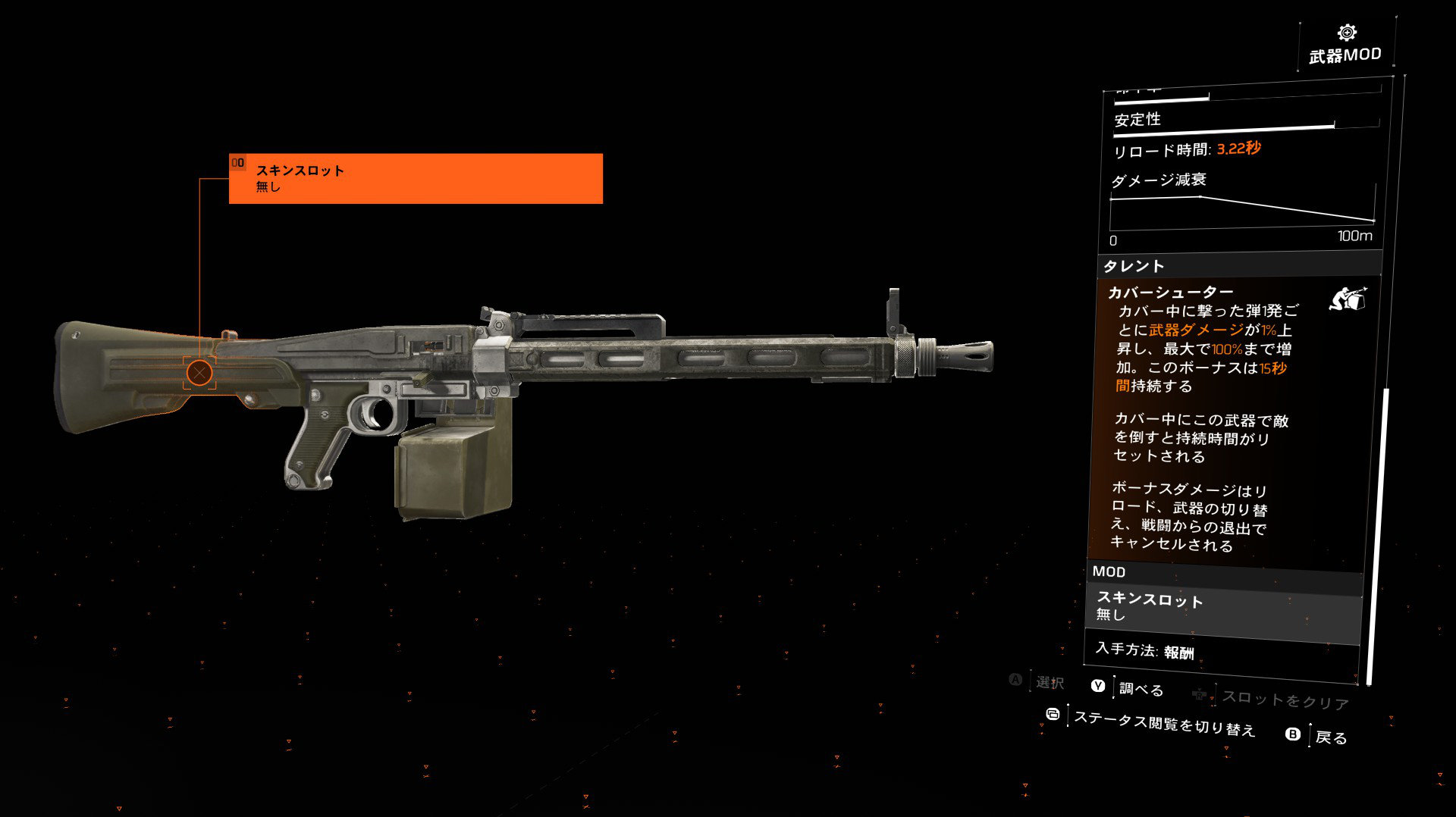
Task: Select the orange スキンスロット callout label
Action: [x=416, y=179]
